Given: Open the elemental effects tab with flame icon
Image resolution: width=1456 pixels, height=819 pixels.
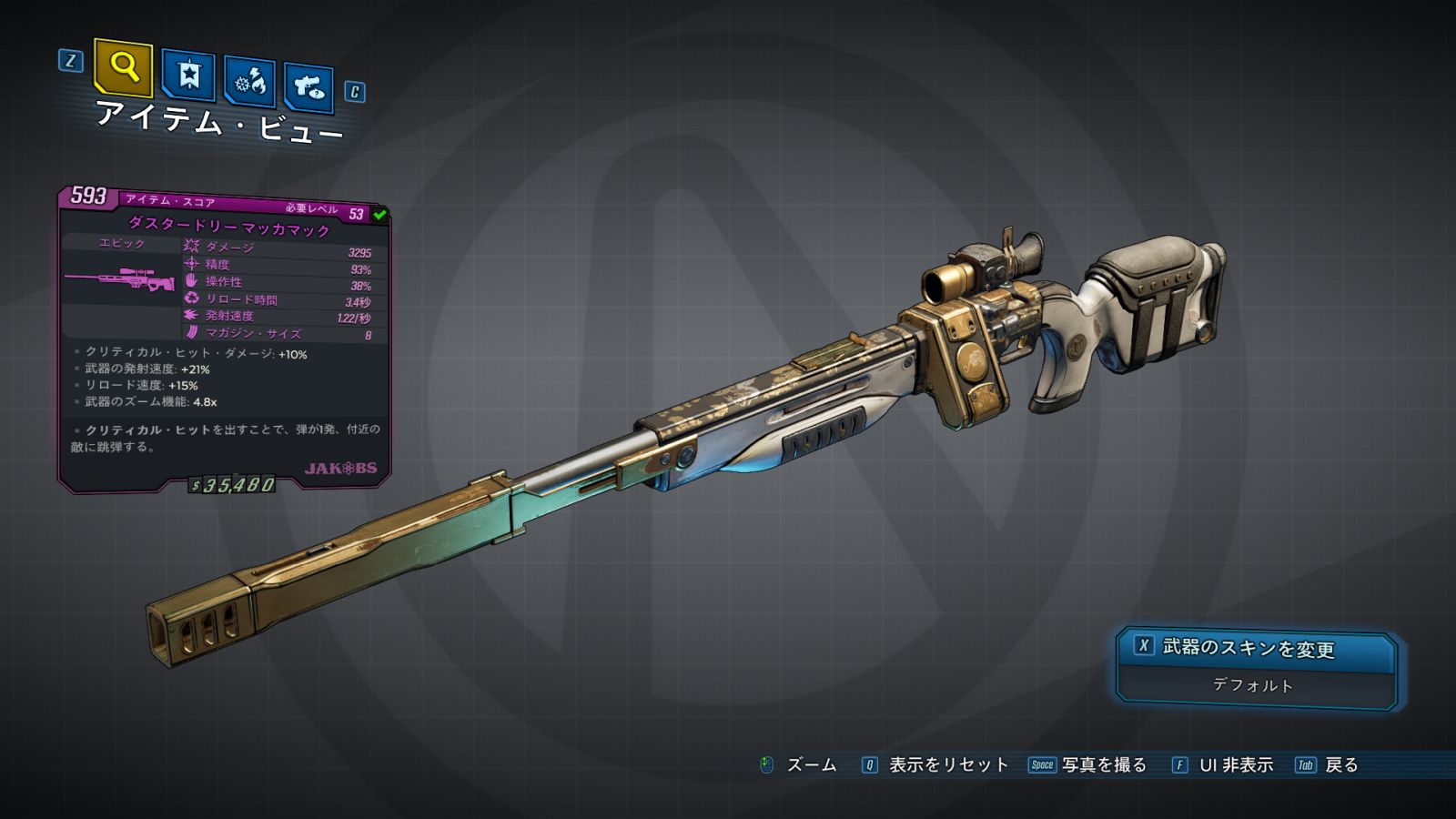Looking at the screenshot, I should (249, 83).
